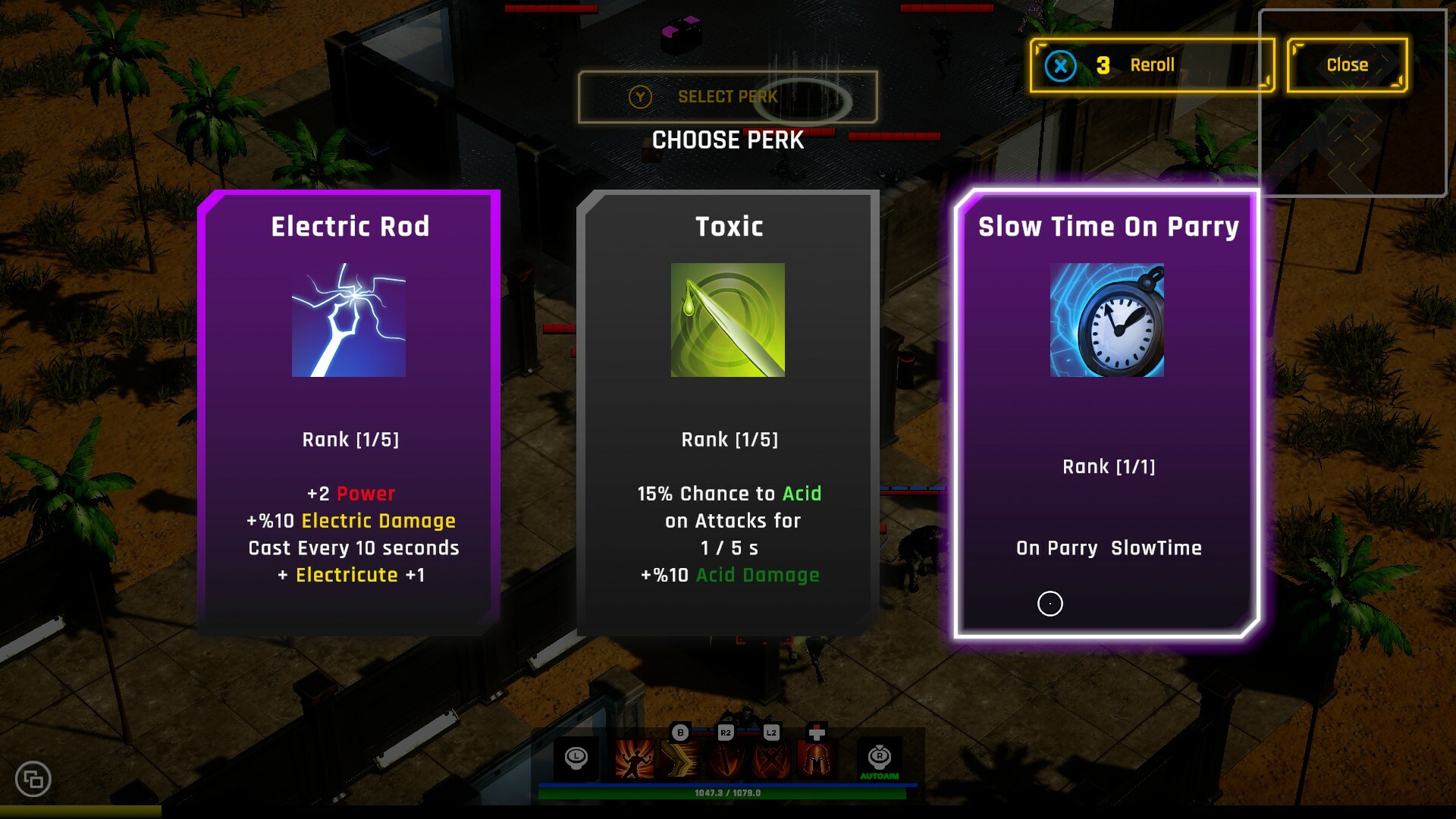Image resolution: width=1456 pixels, height=819 pixels.
Task: Pick the Toxic perk card
Action: tap(728, 413)
